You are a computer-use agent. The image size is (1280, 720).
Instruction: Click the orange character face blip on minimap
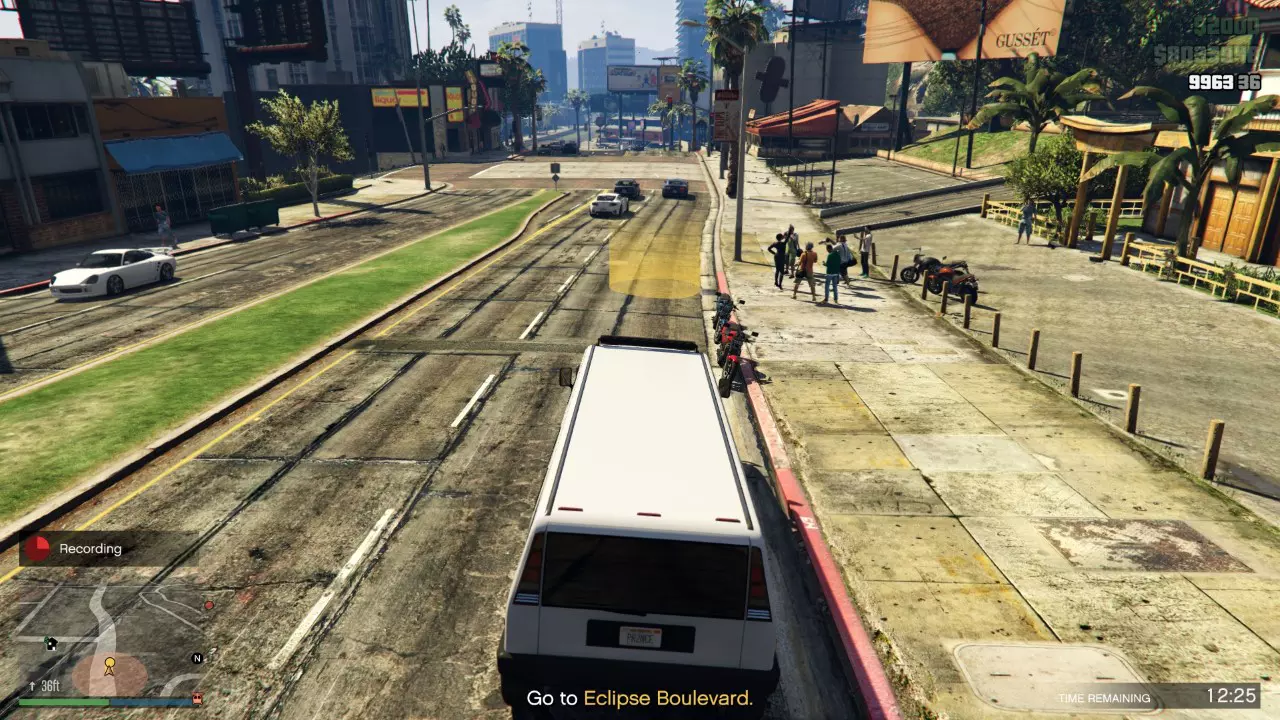(x=197, y=701)
